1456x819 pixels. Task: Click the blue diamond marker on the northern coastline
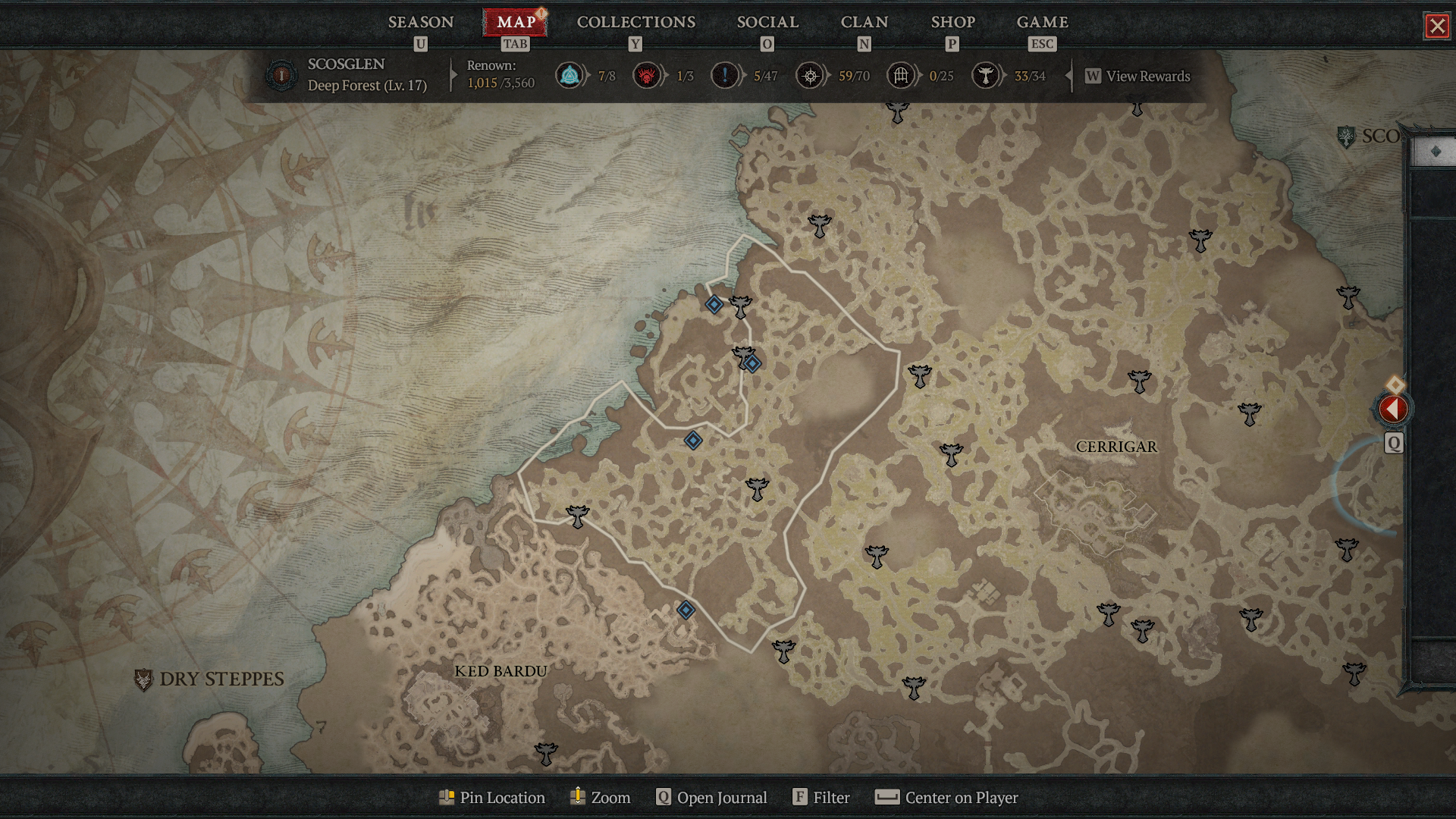[x=713, y=306]
